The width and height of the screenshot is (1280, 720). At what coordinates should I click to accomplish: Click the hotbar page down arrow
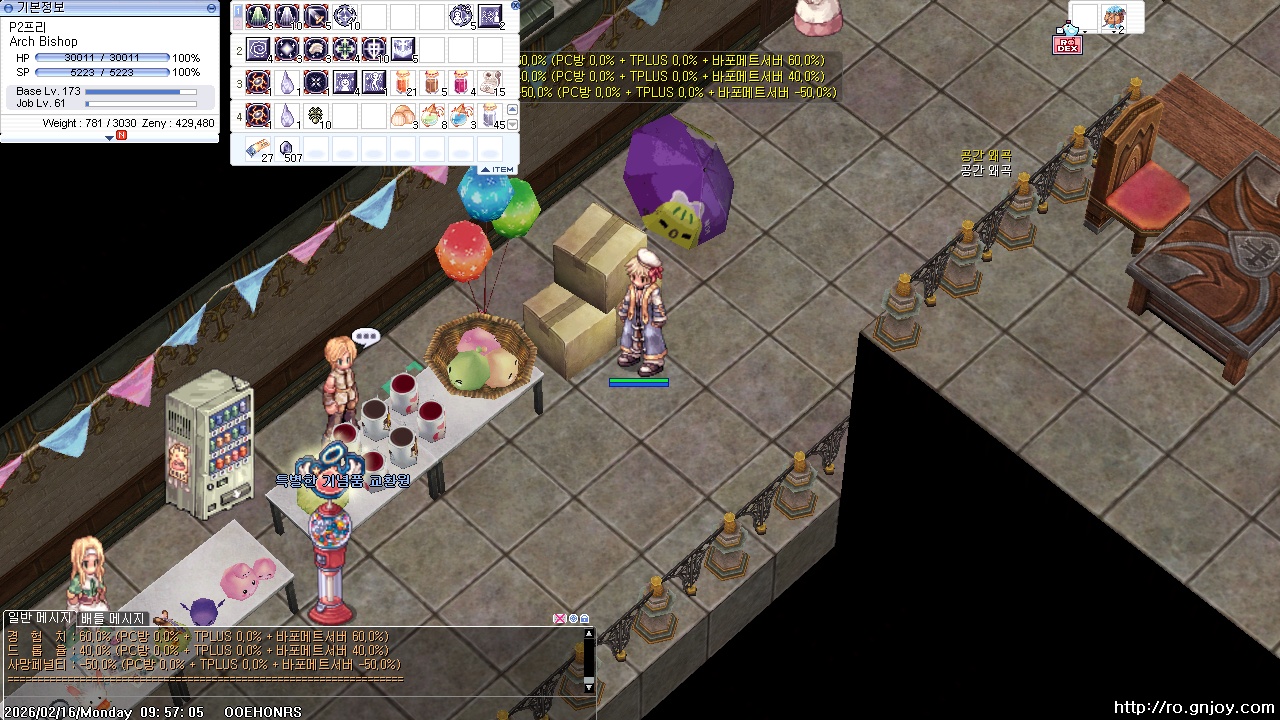coord(513,124)
